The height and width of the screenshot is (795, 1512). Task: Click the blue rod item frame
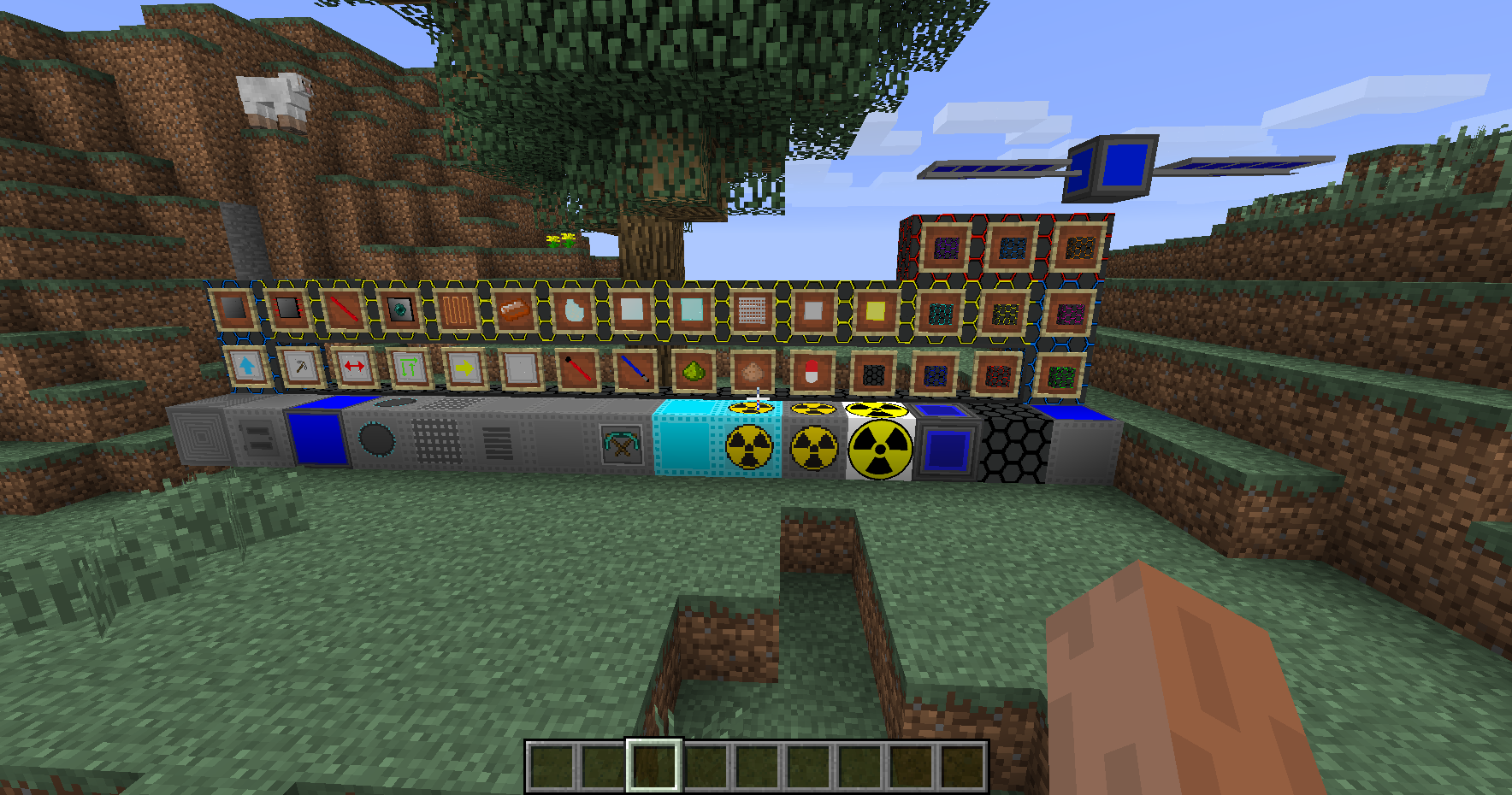tap(635, 369)
